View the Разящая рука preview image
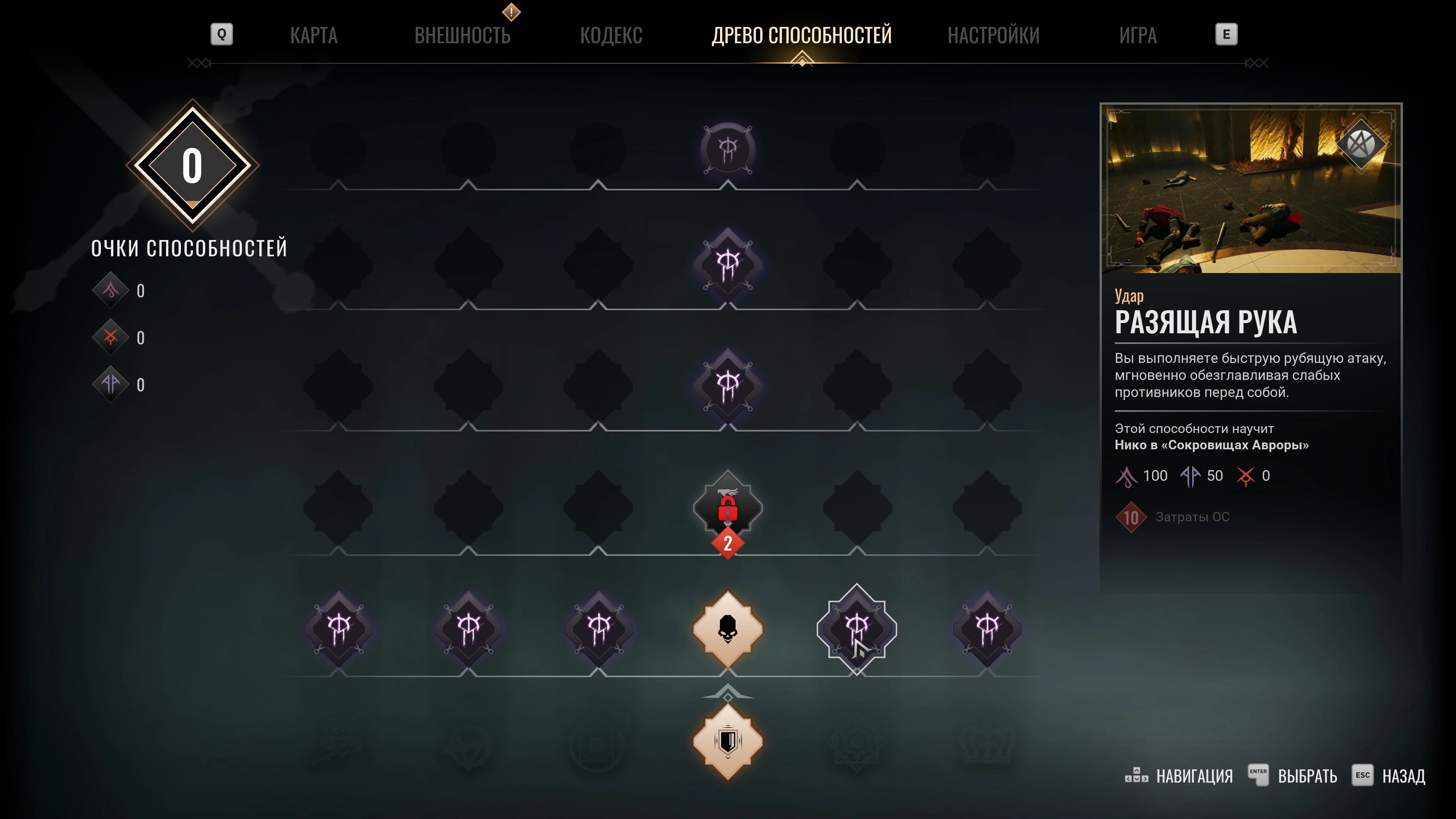Viewport: 1456px width, 819px height. (x=1250, y=189)
